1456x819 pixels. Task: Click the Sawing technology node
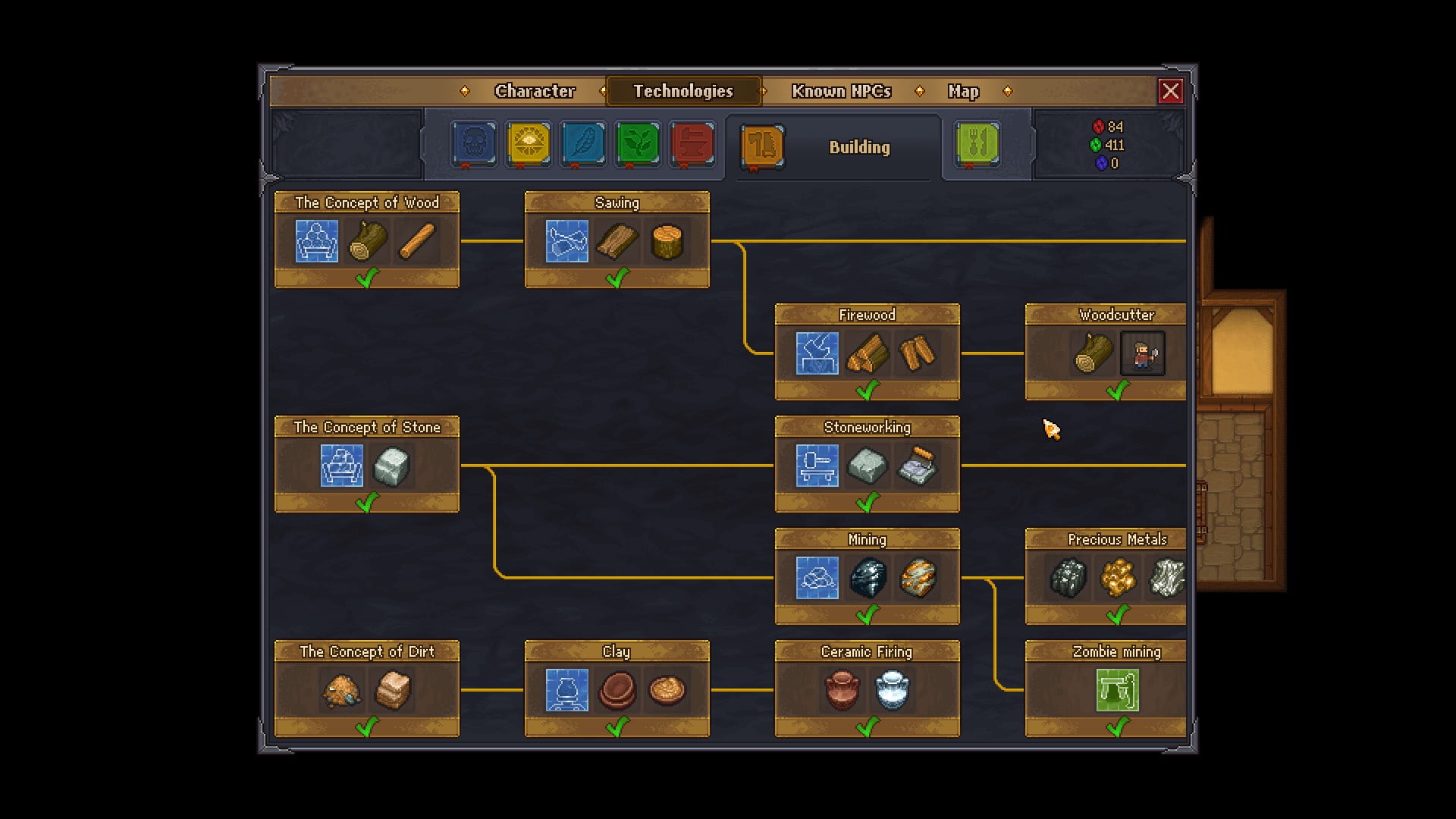point(617,240)
